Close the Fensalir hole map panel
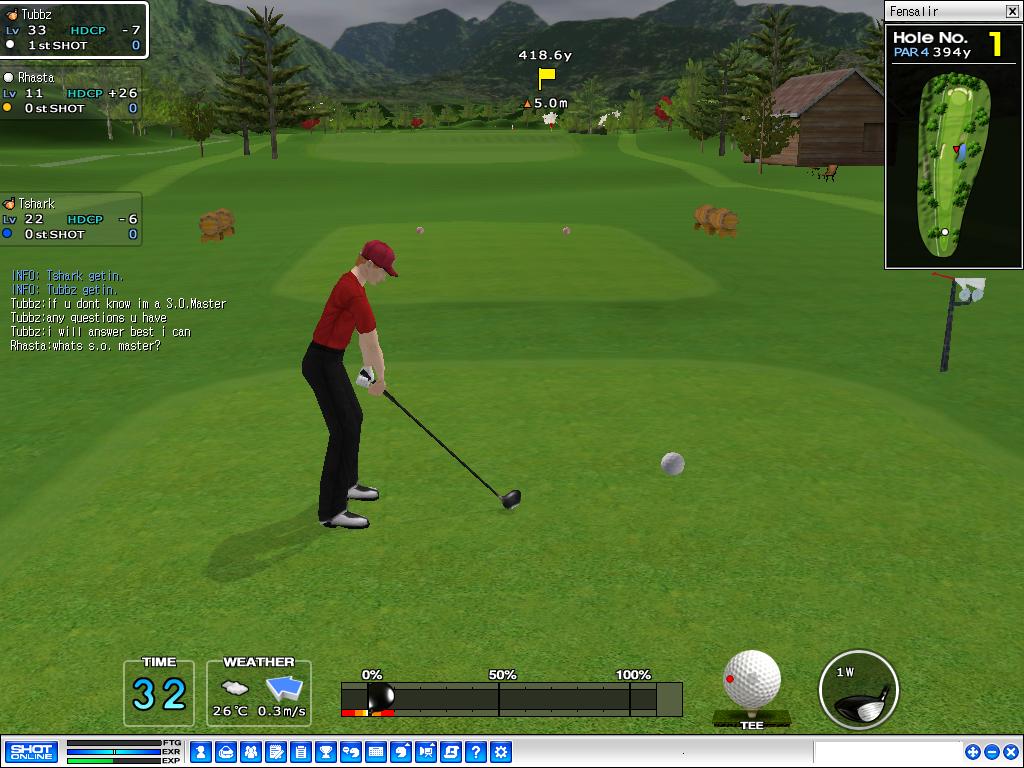 [1012, 12]
